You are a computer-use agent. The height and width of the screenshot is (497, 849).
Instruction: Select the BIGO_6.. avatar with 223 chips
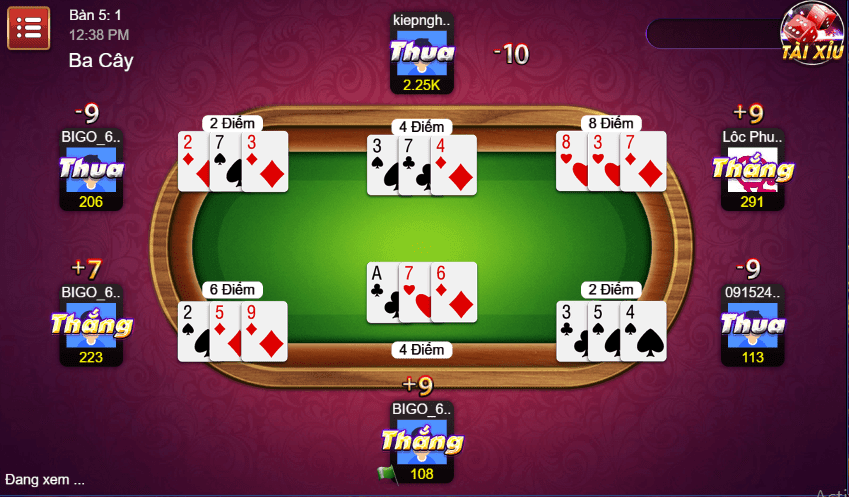tap(91, 326)
